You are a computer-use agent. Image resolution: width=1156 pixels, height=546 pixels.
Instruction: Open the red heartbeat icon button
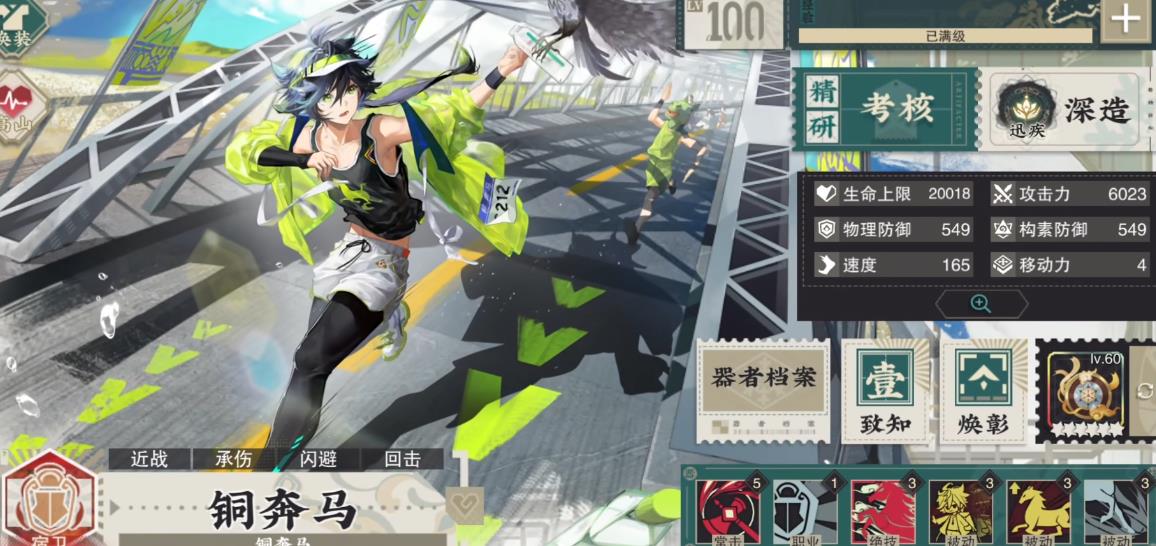tap(20, 108)
